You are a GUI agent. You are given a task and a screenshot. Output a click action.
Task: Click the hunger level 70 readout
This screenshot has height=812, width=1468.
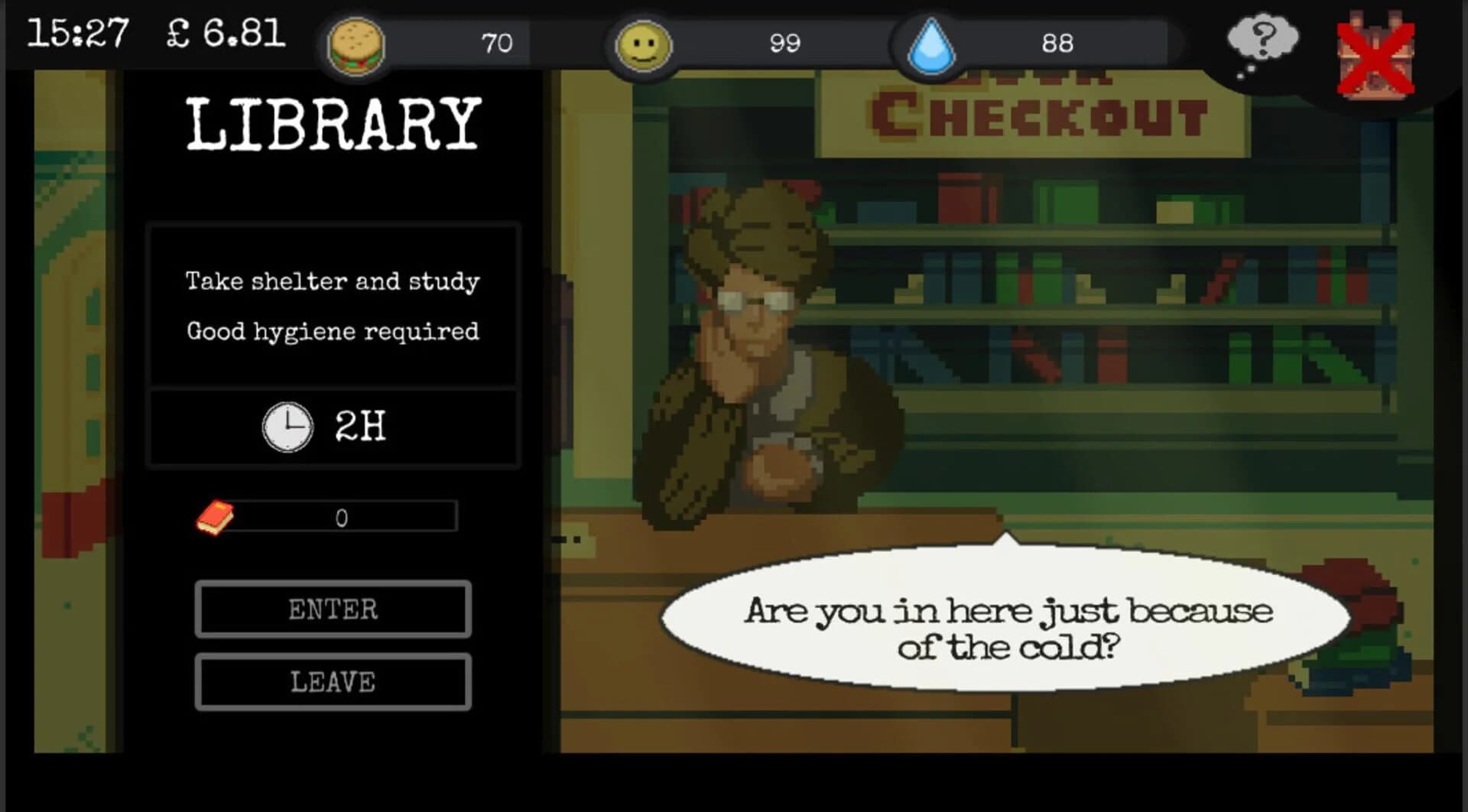coord(498,43)
